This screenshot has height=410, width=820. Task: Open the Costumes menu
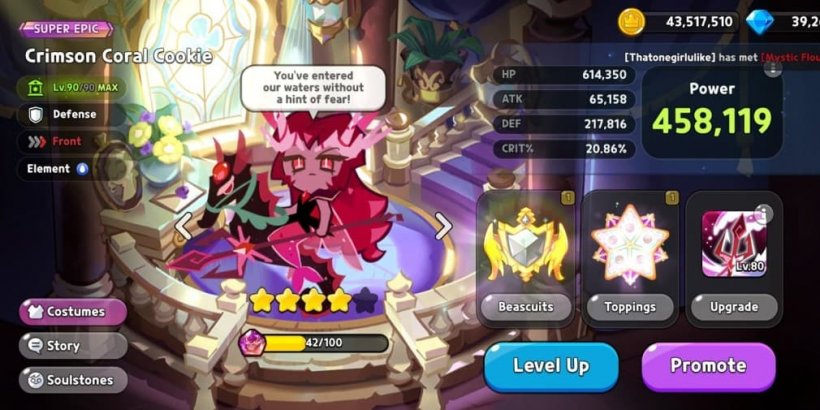(72, 311)
